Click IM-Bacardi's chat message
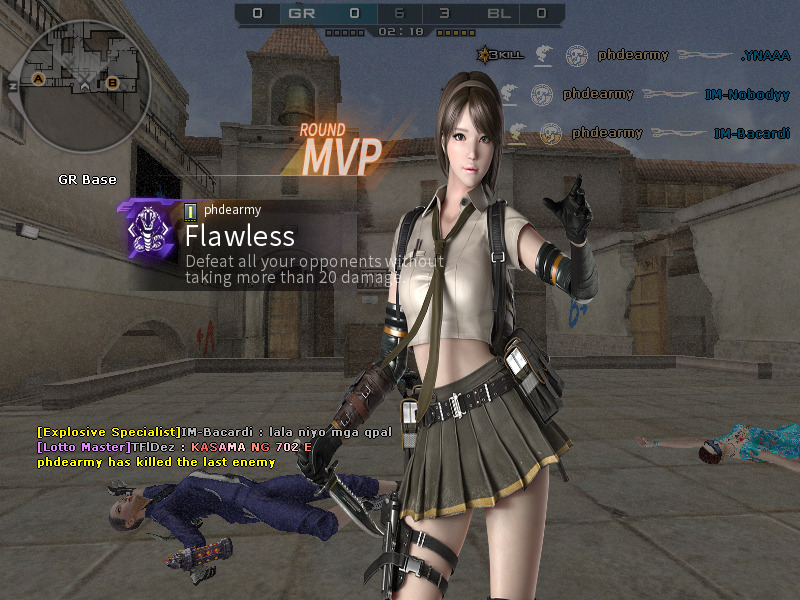Screen dimensions: 800x600 (214, 431)
